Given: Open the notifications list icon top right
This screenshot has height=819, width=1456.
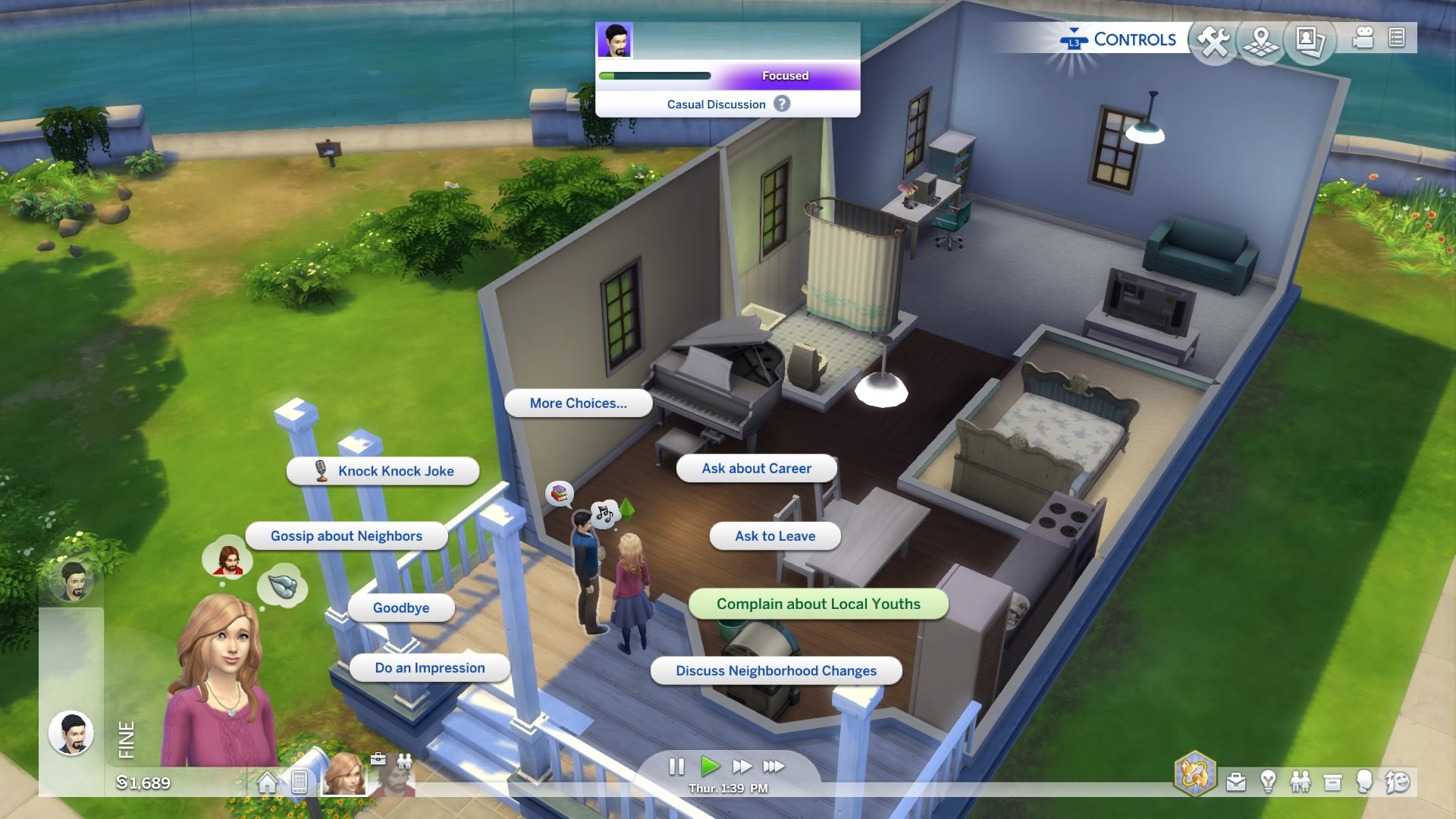Looking at the screenshot, I should pyautogui.click(x=1397, y=39).
